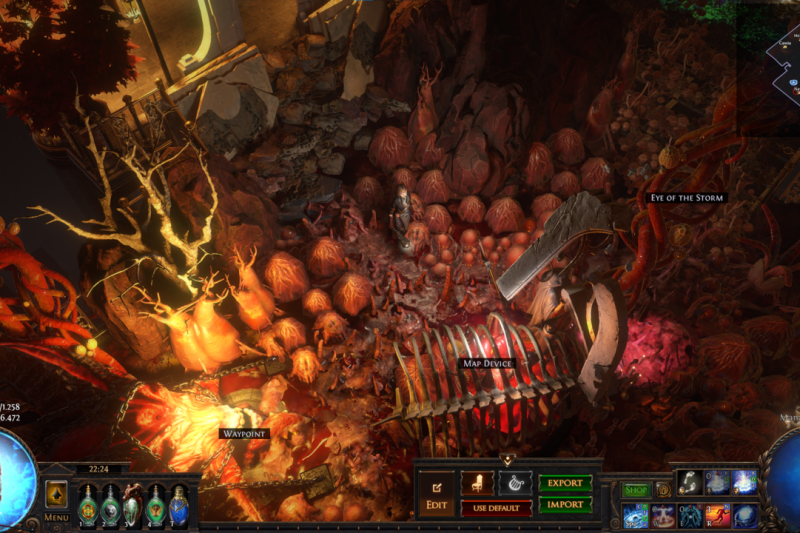Select the chair decorations icon
The width and height of the screenshot is (800, 533).
coord(477,483)
